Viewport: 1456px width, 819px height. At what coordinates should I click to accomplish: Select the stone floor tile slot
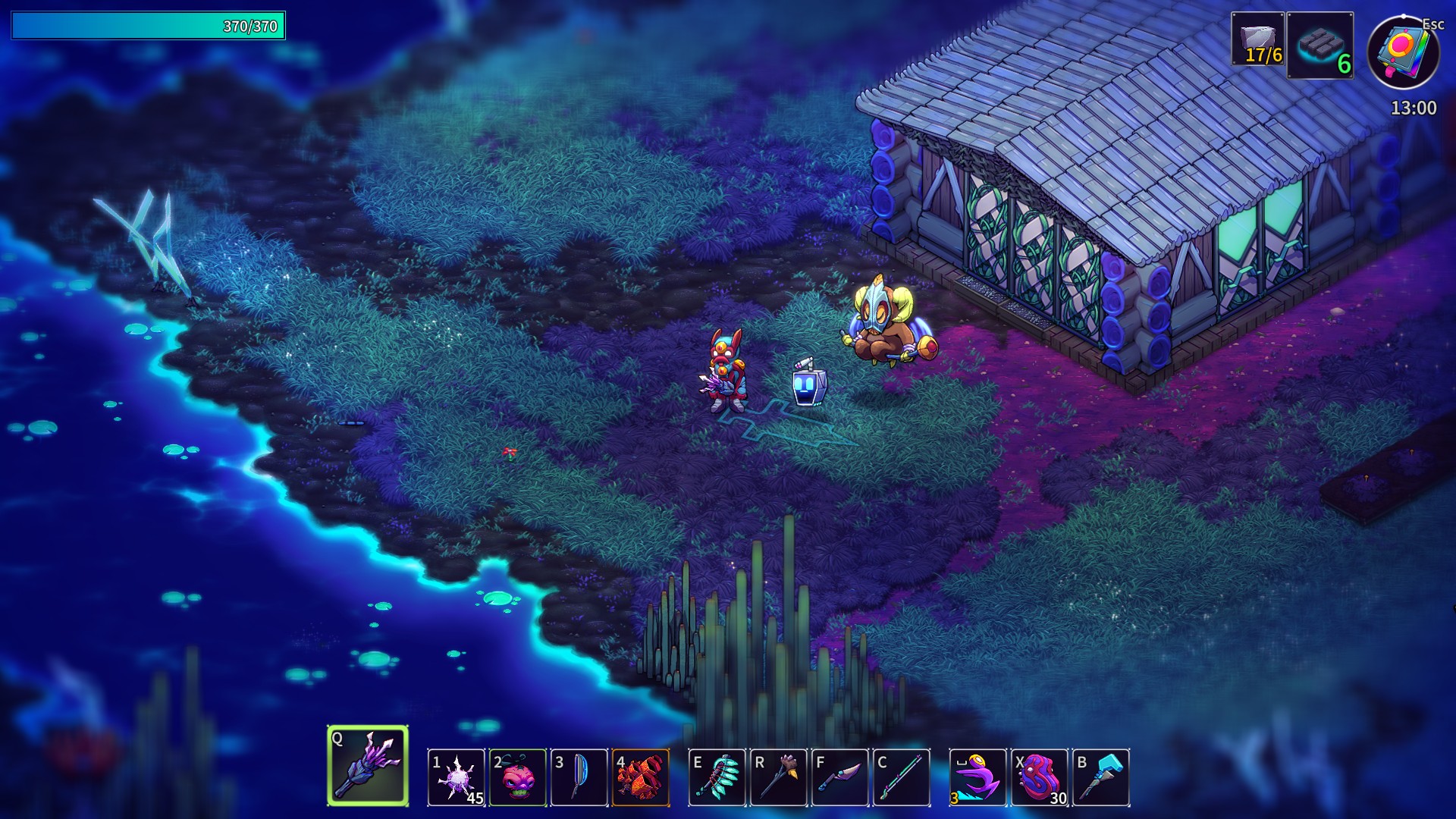click(x=1320, y=45)
